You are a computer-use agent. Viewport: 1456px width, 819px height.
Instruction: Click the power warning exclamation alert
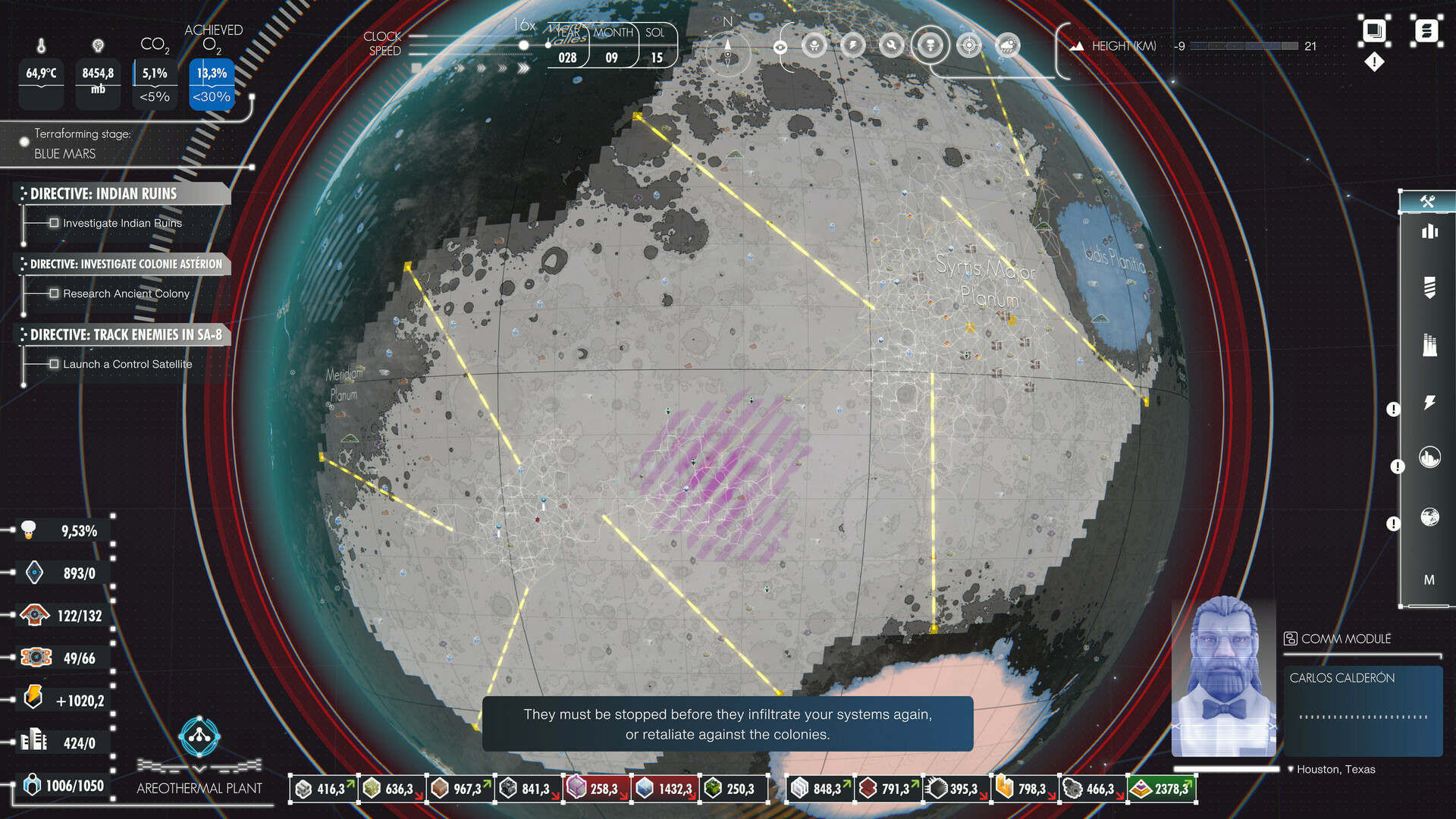(1393, 409)
